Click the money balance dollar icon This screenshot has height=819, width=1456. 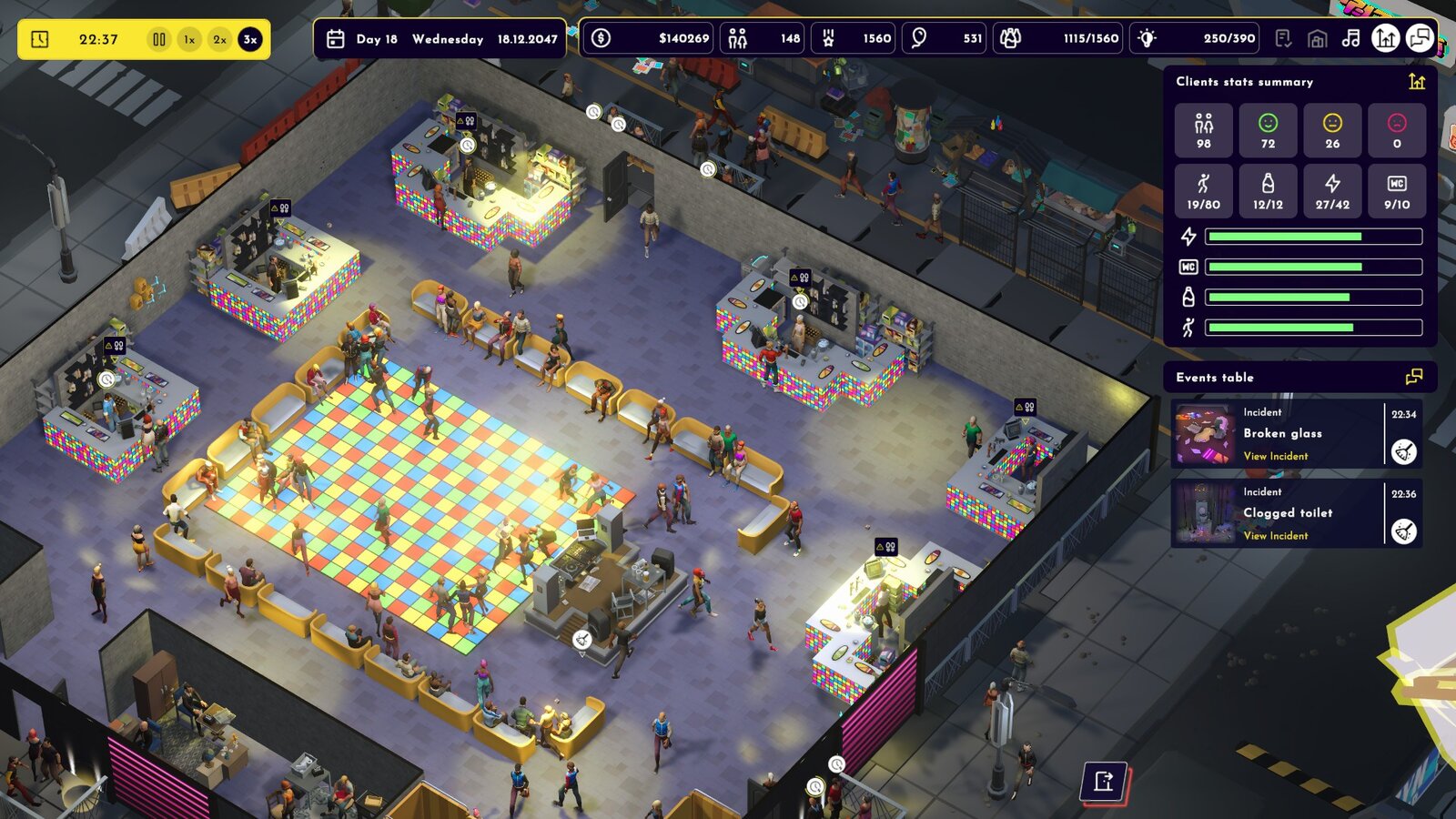click(x=601, y=38)
